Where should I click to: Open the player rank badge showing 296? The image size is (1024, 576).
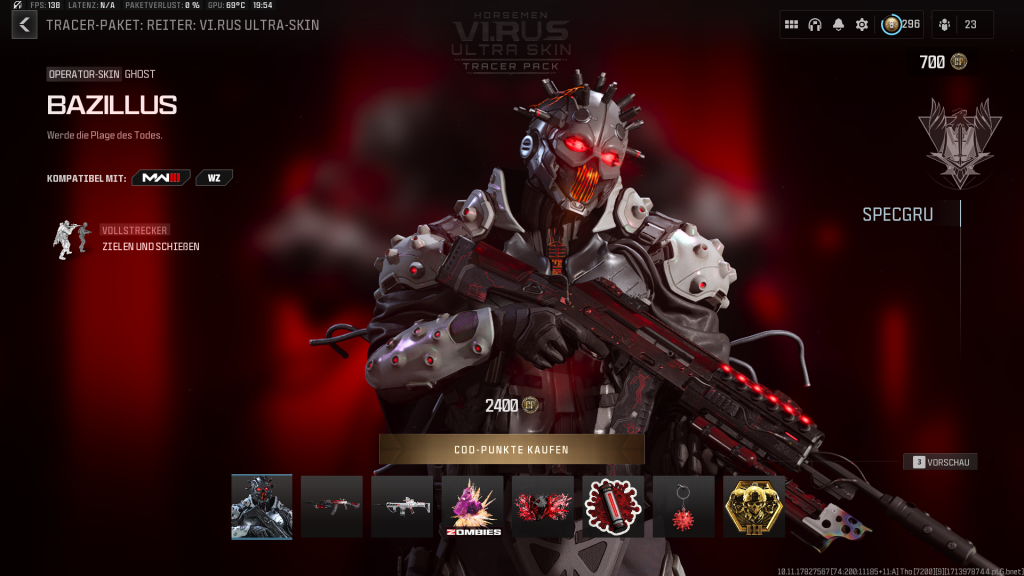(x=900, y=25)
